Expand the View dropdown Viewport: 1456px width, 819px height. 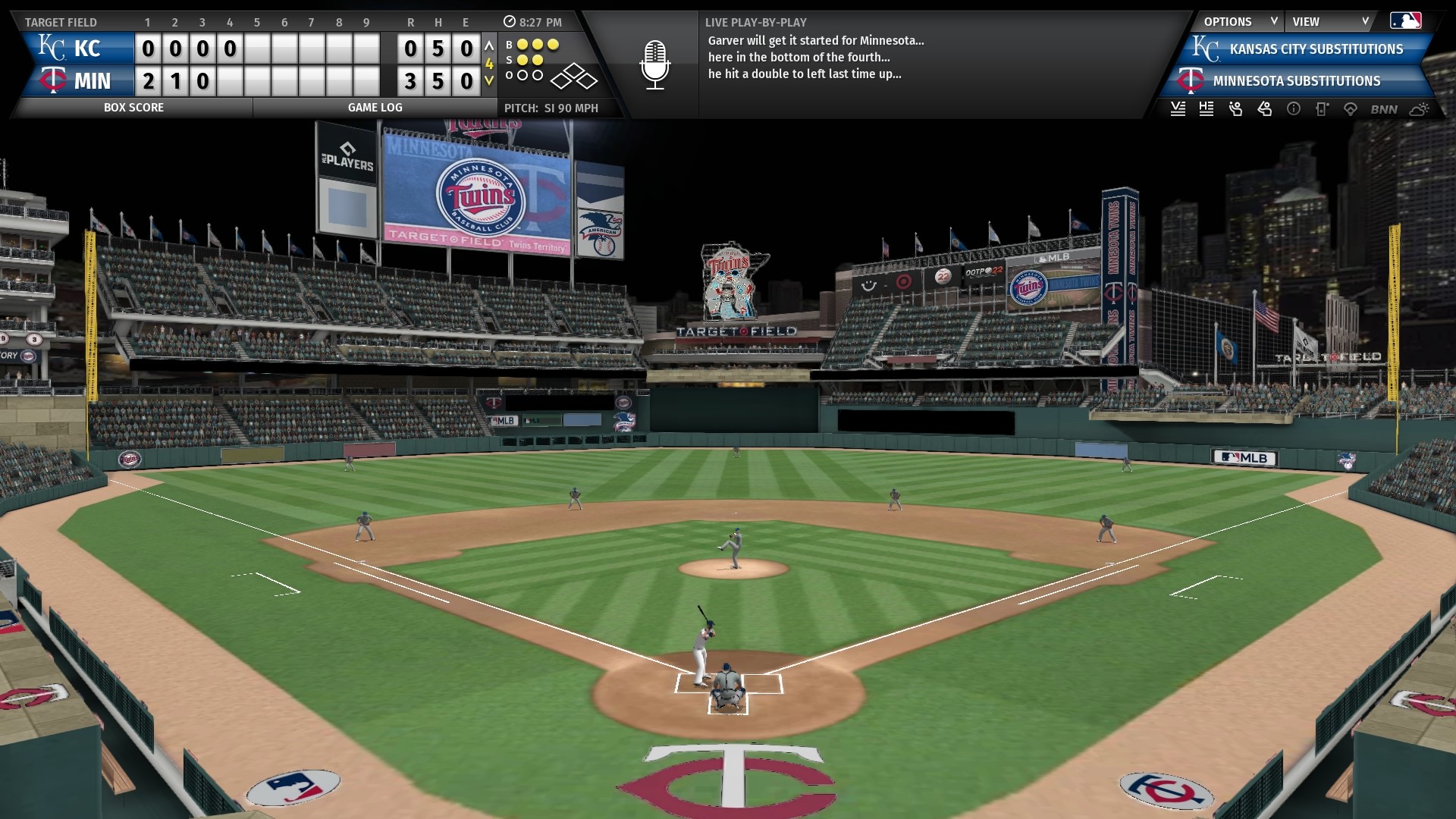tap(1330, 21)
